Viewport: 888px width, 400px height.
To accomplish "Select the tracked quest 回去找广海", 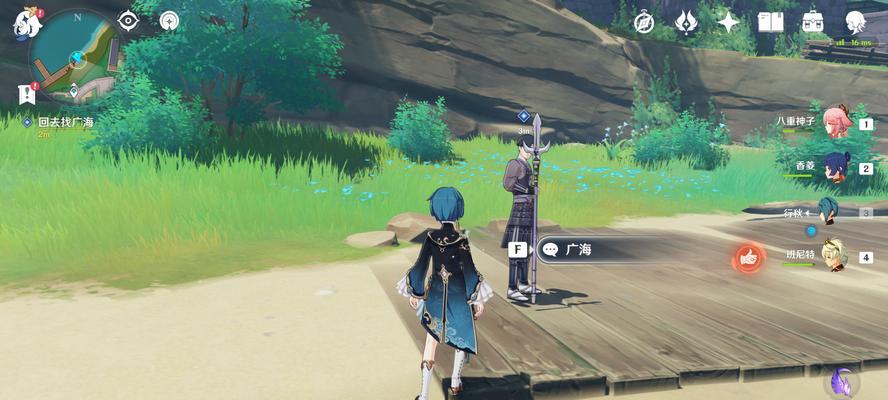I will pyautogui.click(x=65, y=122).
